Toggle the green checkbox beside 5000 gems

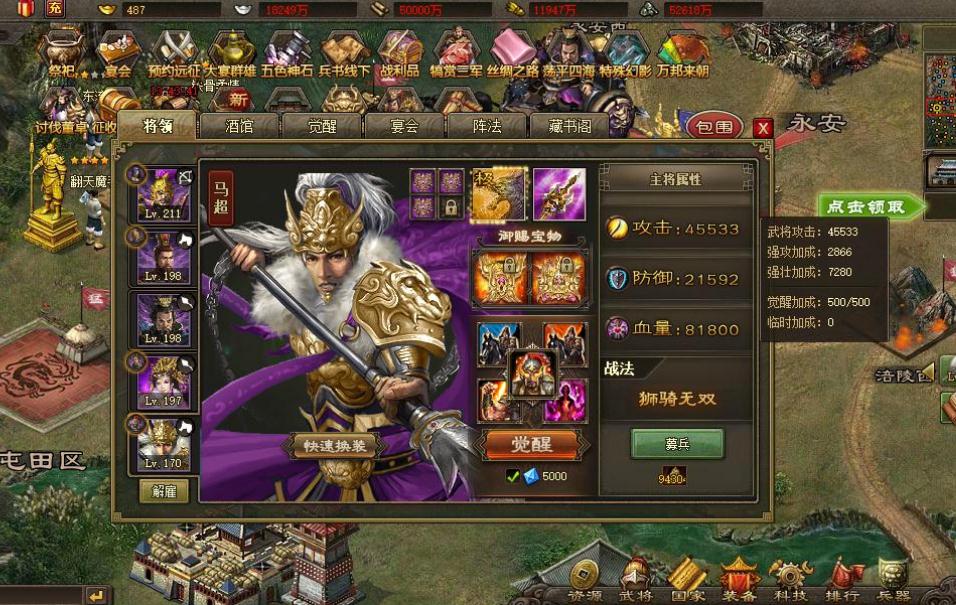click(513, 476)
